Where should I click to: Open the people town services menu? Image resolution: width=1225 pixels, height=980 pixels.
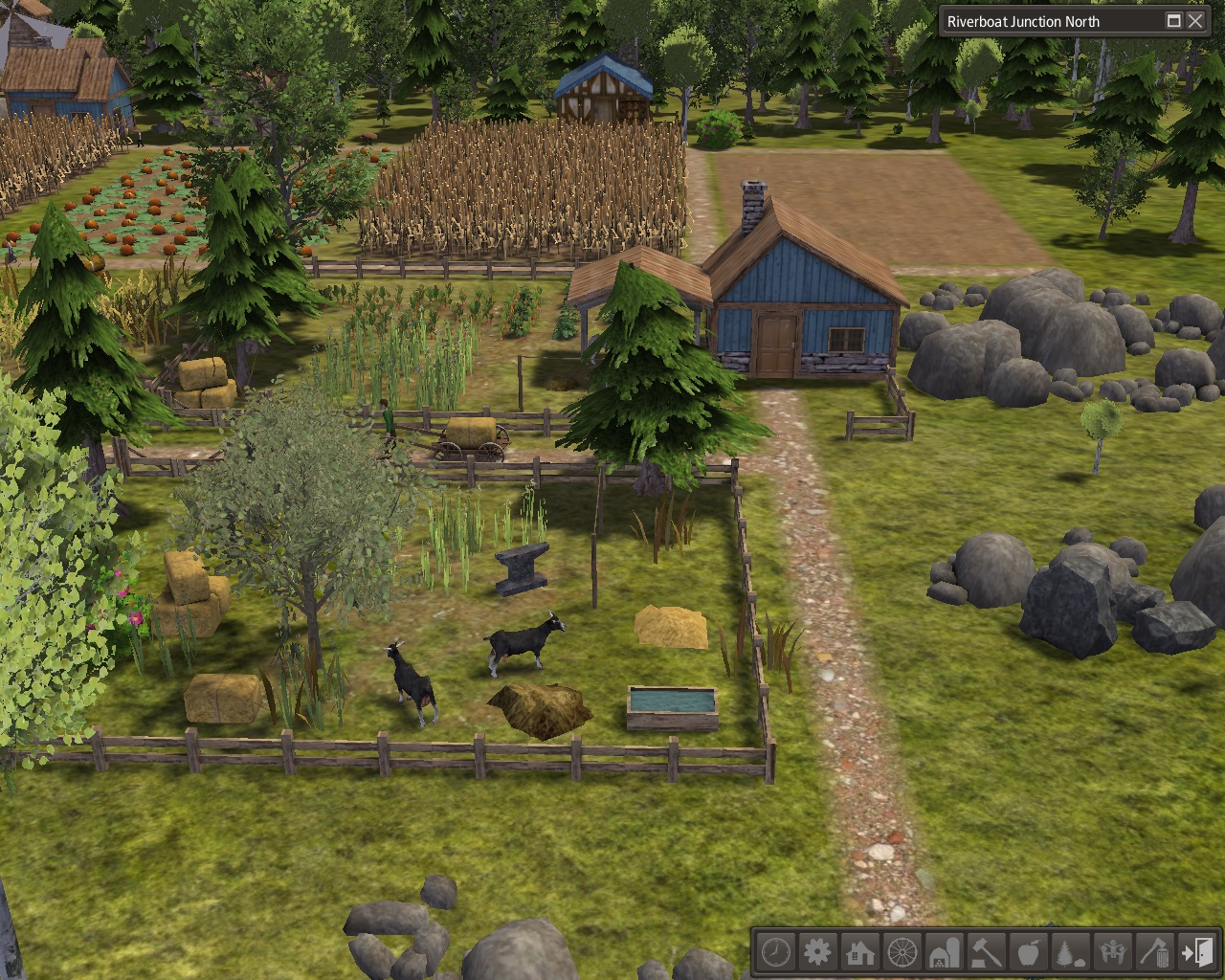[1113, 952]
